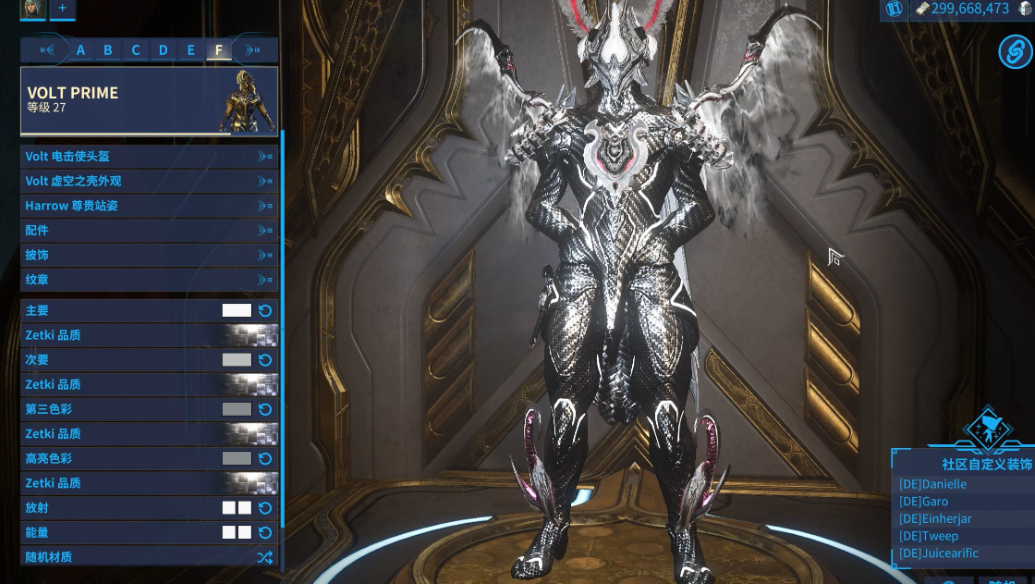This screenshot has width=1035, height=584.
Task: Select [DE]Danielle in the community list
Action: 932,484
